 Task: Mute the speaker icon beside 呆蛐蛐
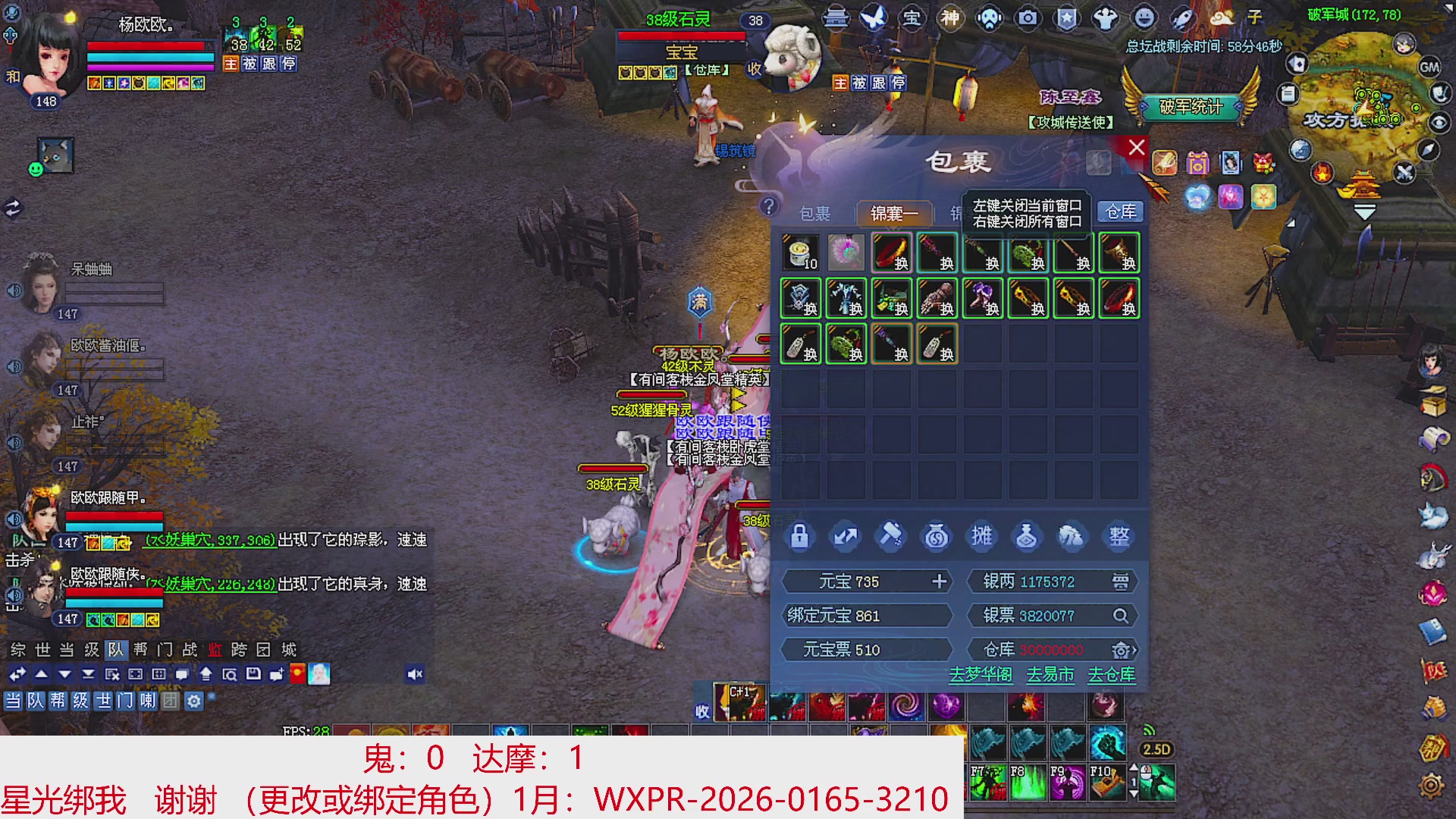pyautogui.click(x=13, y=292)
